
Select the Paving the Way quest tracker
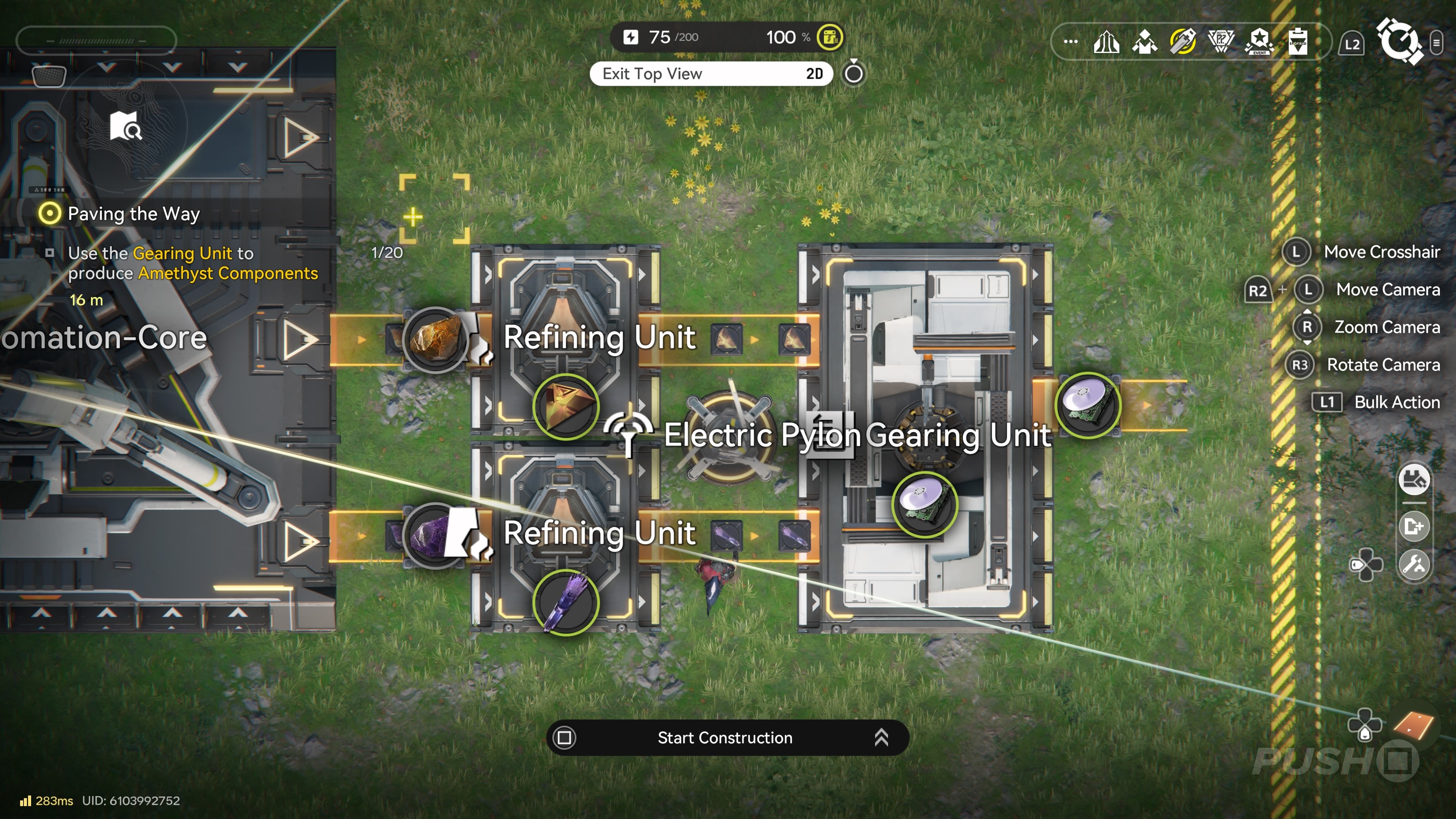click(133, 213)
